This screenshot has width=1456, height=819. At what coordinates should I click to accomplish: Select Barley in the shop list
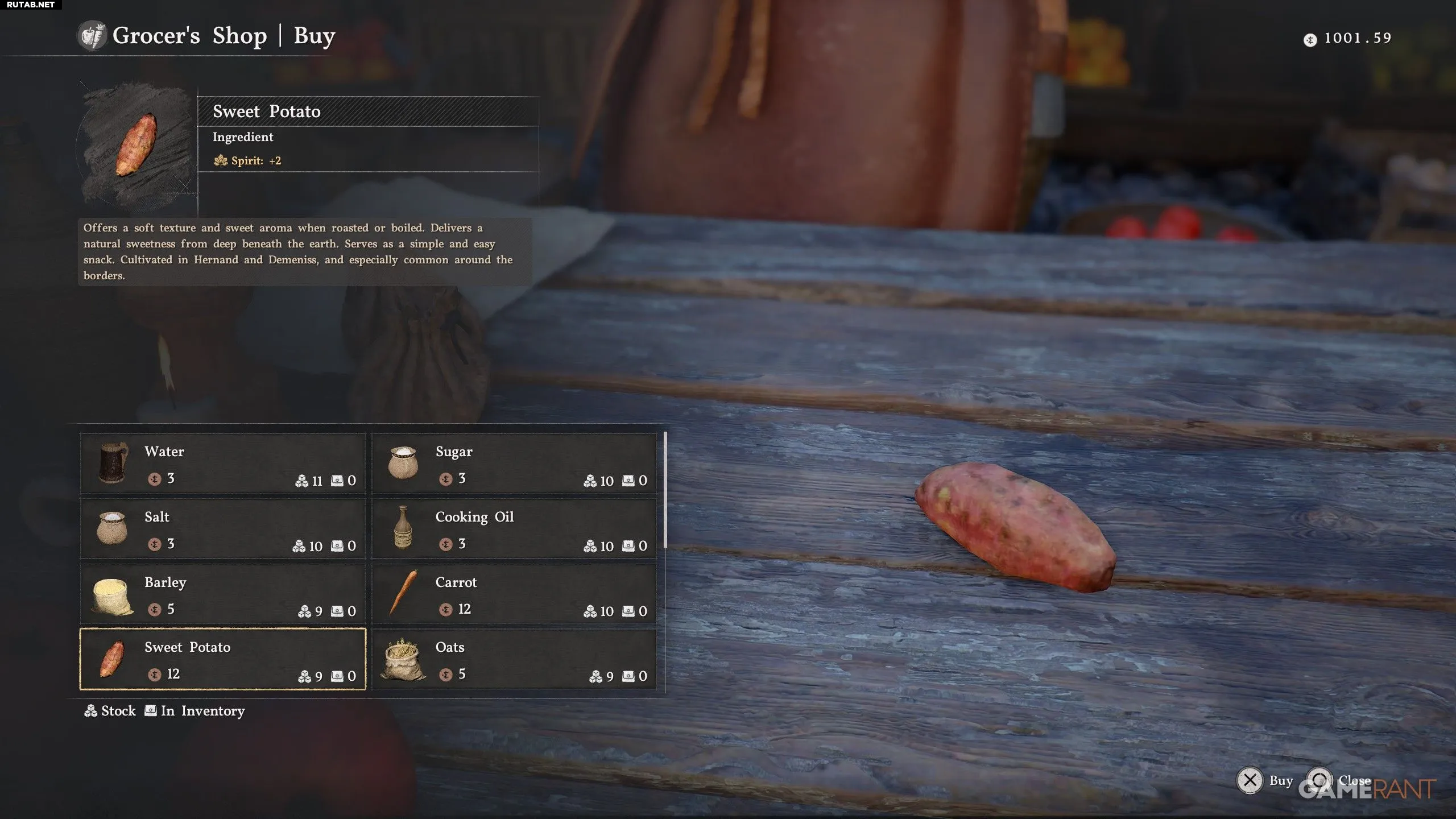pos(222,594)
